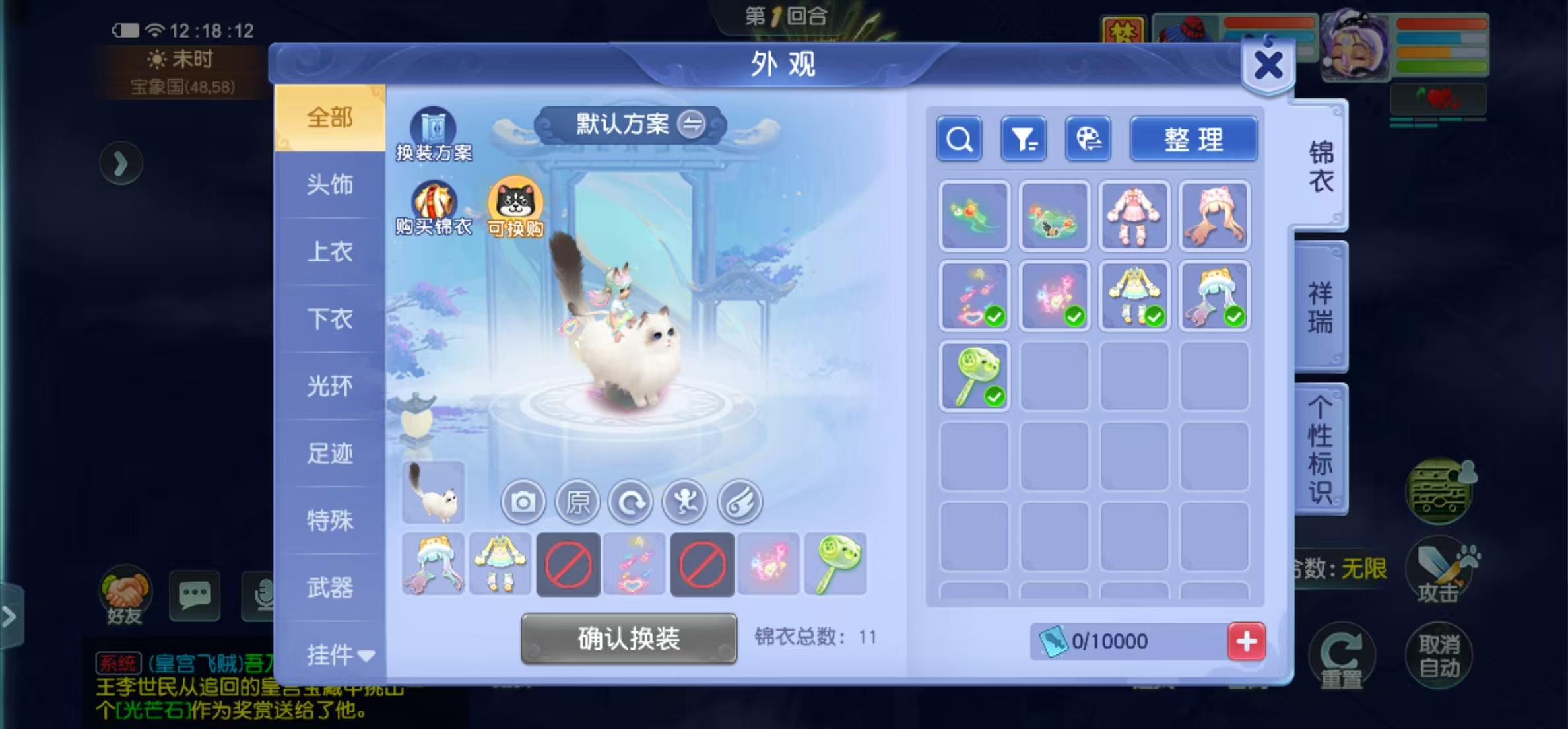
Task: Open the search icon in the costume panel
Action: pos(959,139)
